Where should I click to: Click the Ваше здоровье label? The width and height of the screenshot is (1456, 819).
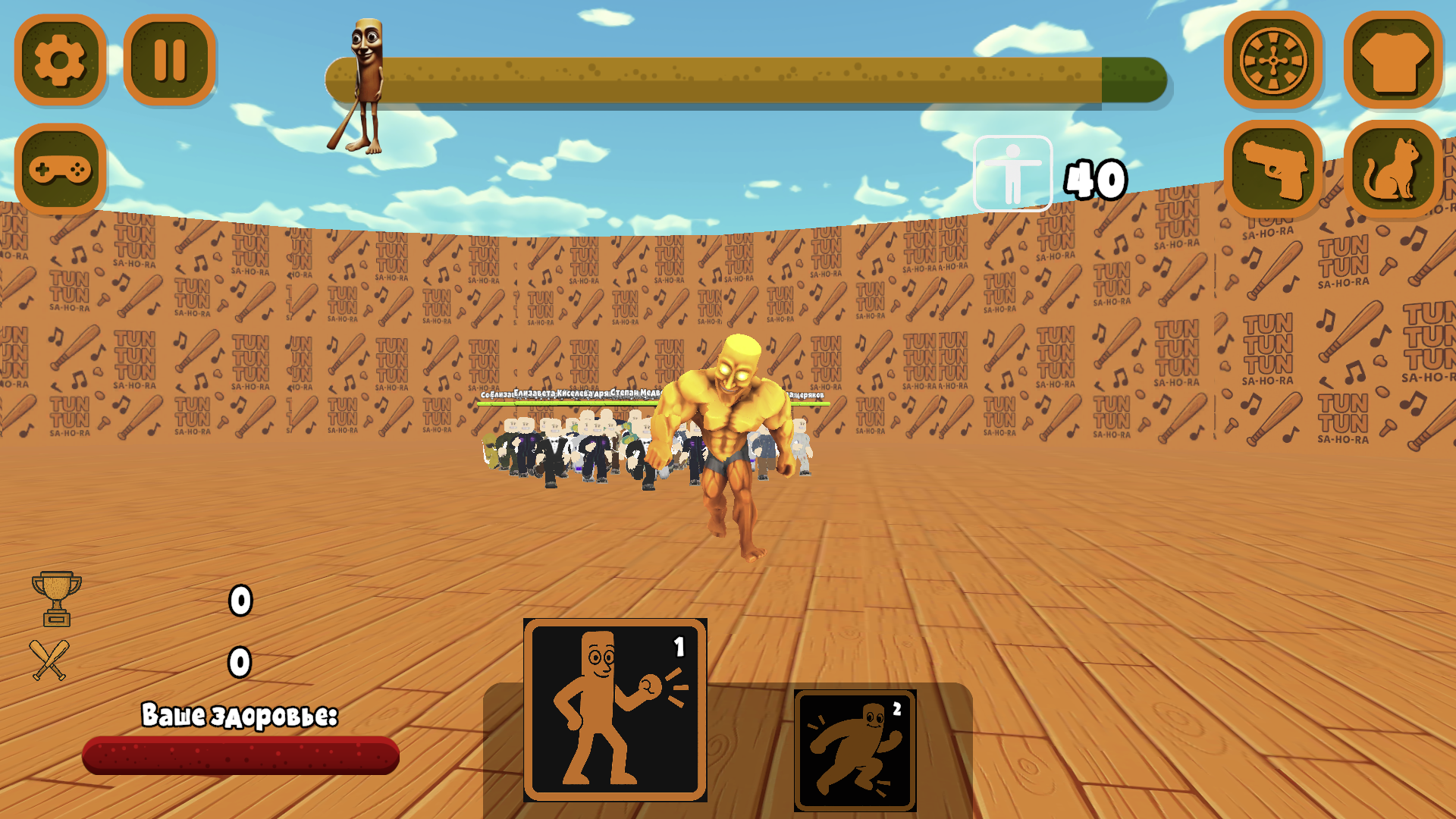click(x=241, y=713)
